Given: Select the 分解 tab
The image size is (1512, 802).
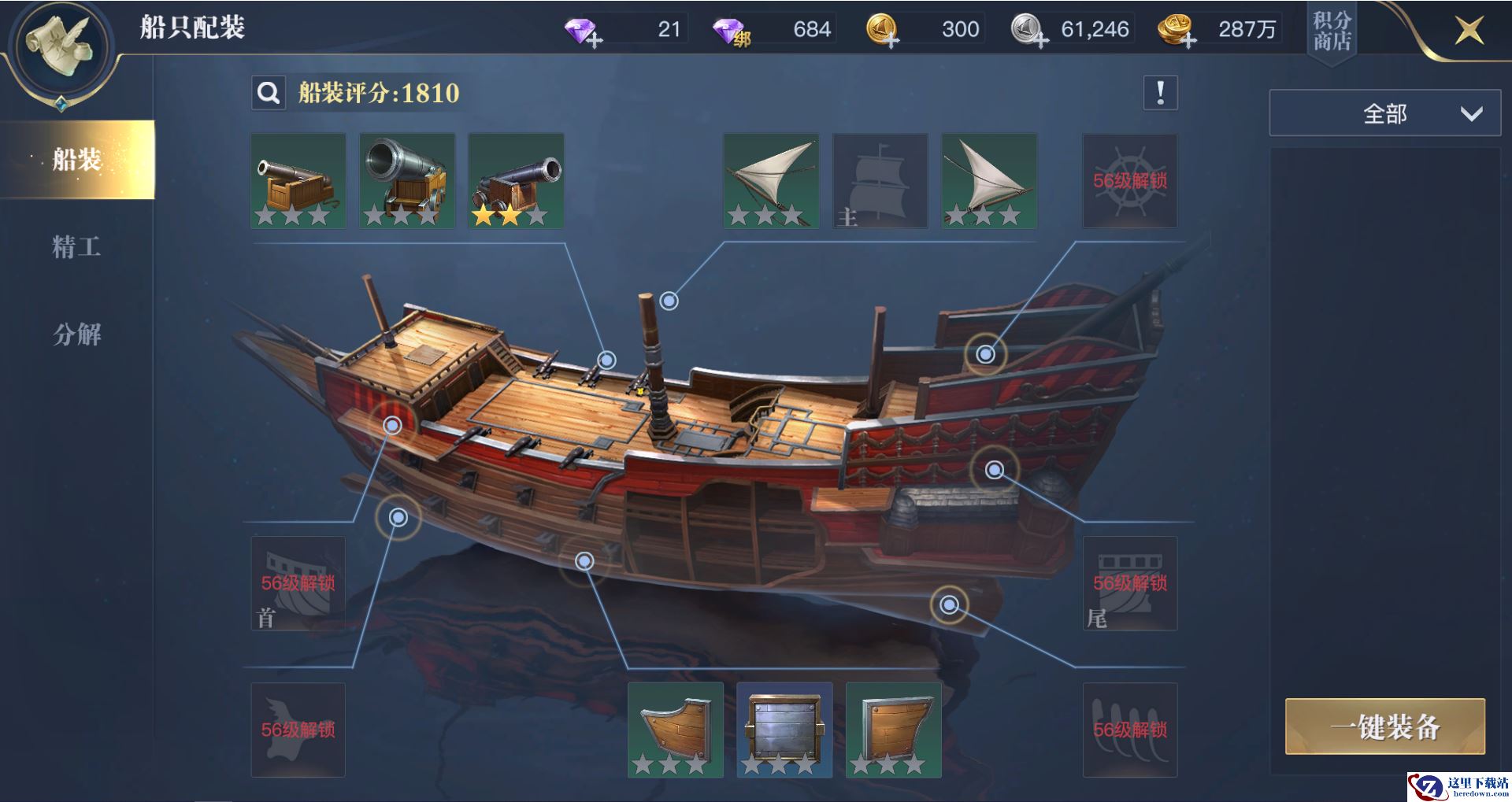Looking at the screenshot, I should [76, 334].
